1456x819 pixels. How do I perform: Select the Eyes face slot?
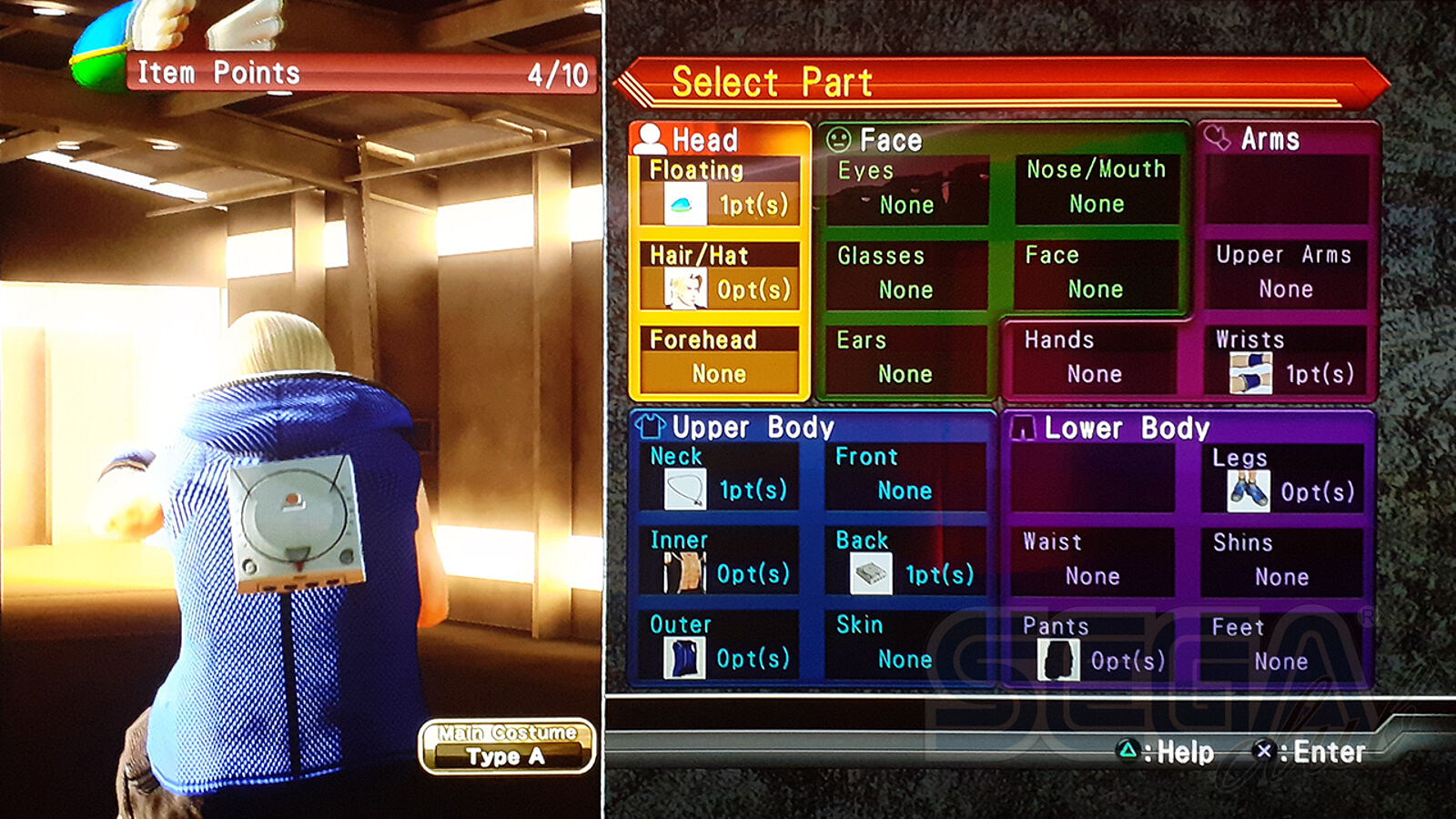(x=906, y=190)
